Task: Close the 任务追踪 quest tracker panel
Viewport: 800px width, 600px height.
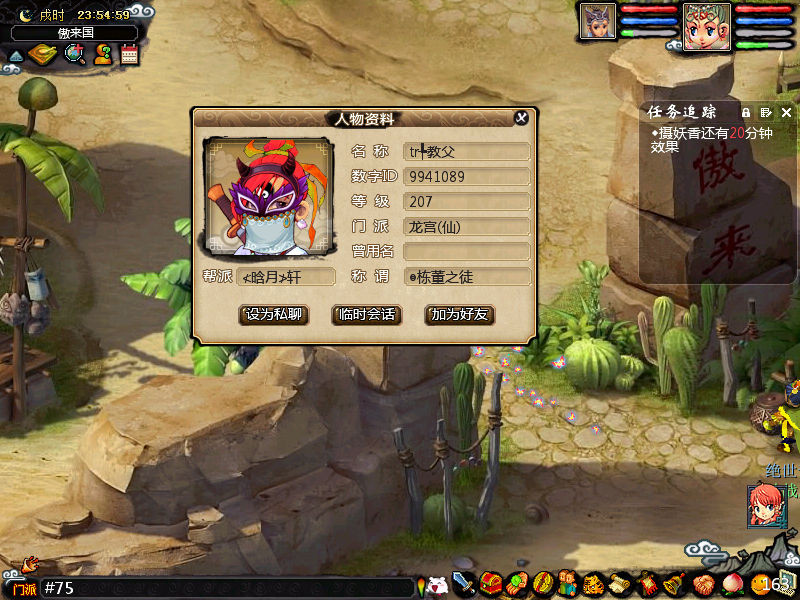Action: 787,112
